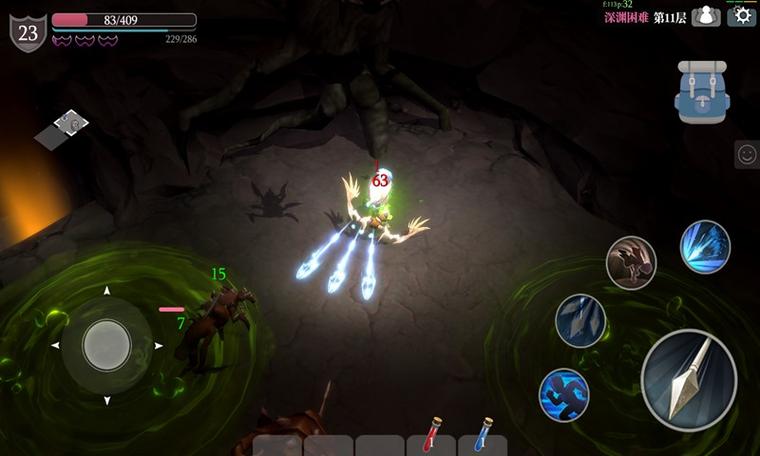Open the blue backpack inventory

[x=702, y=92]
